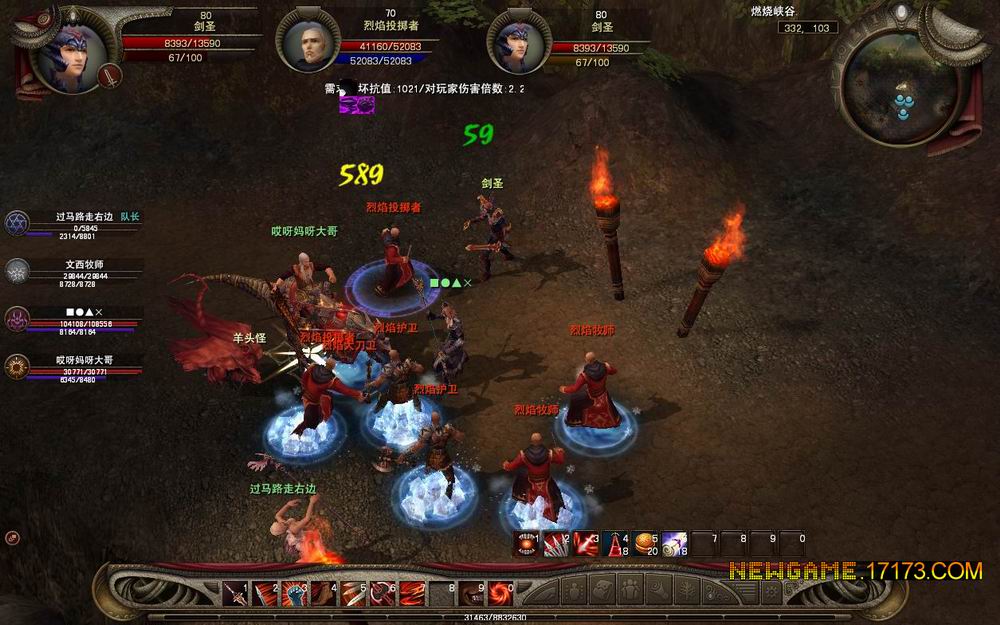The width and height of the screenshot is (1000, 625).
Task: Use the red claw skill in upper slot 3
Action: coord(587,543)
